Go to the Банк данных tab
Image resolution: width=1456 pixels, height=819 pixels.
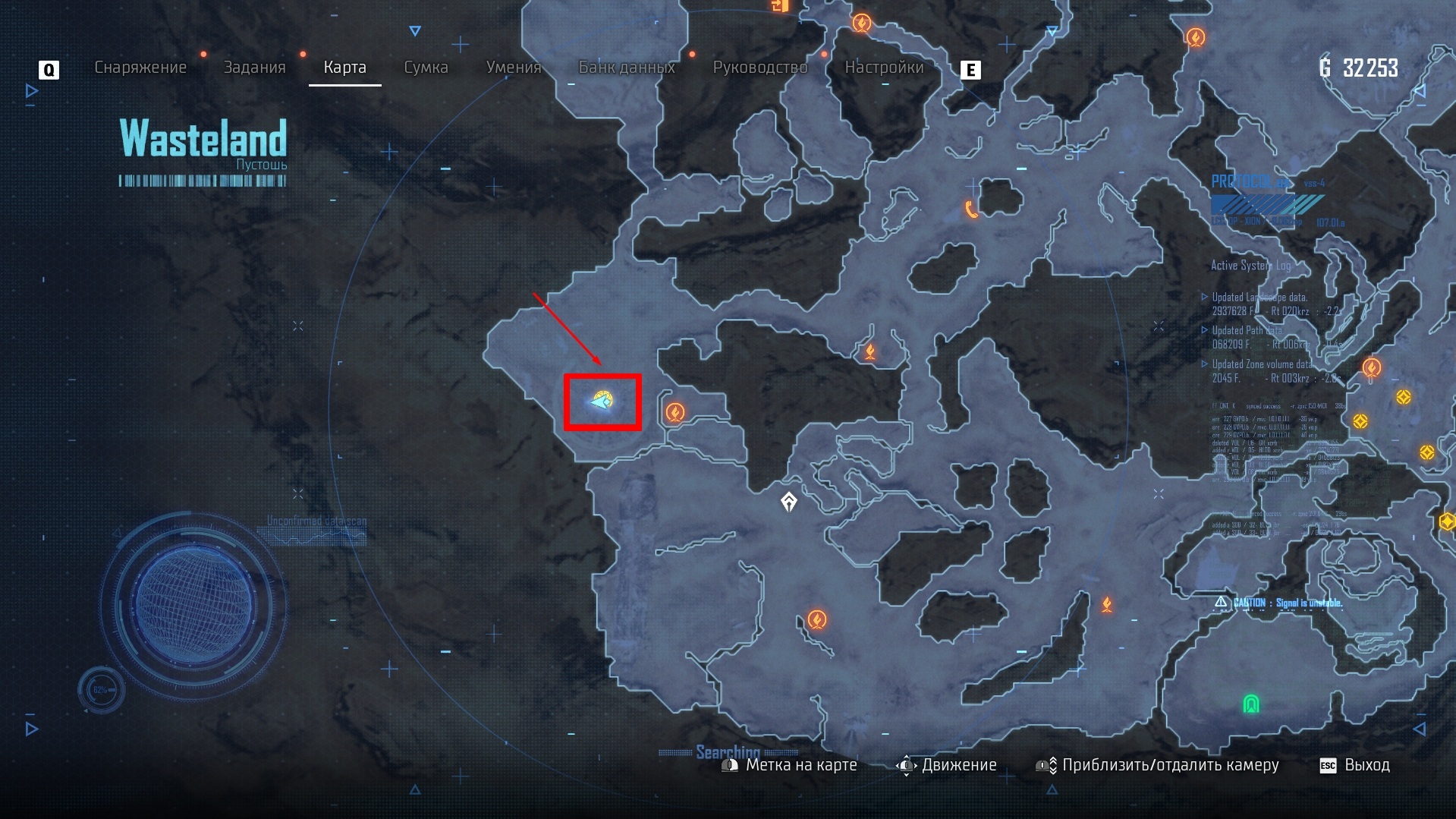[x=626, y=68]
